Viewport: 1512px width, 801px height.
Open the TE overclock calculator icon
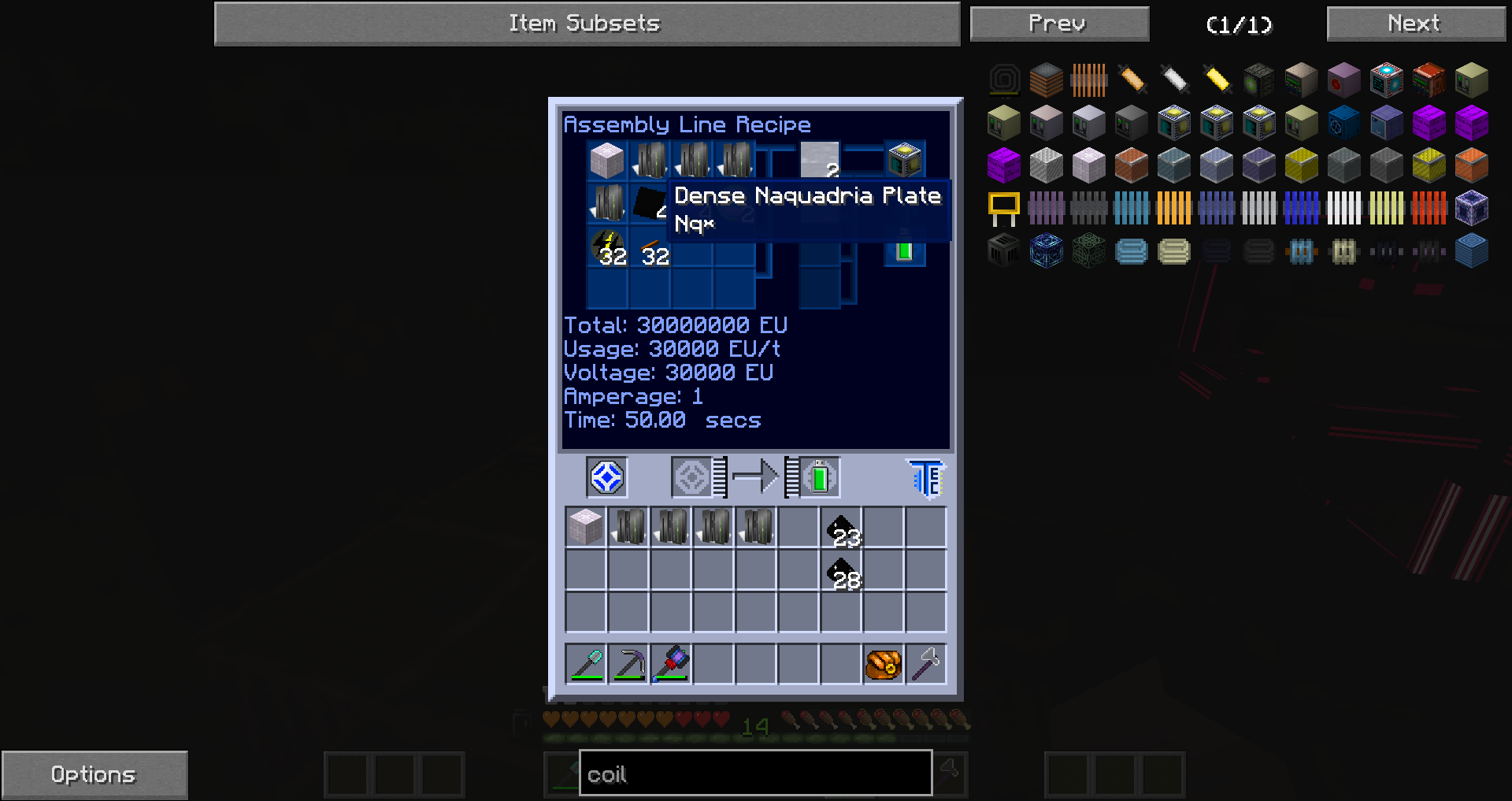(x=925, y=477)
